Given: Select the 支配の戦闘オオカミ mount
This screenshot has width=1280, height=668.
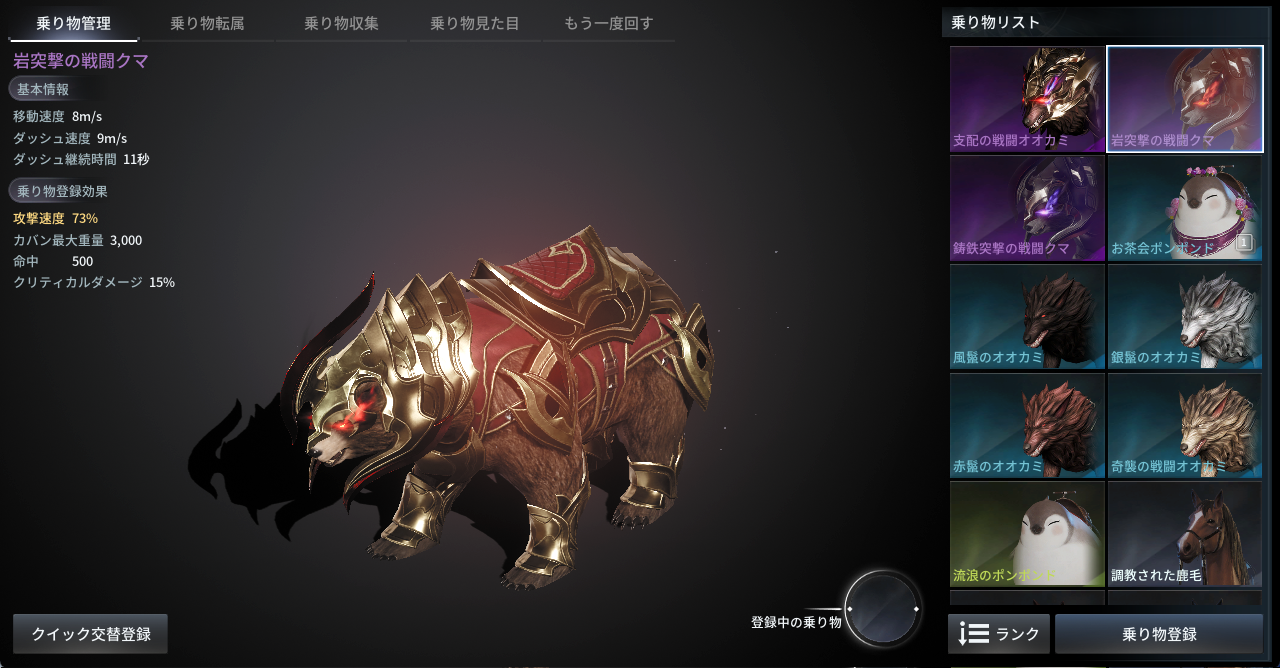Looking at the screenshot, I should 1027,99.
